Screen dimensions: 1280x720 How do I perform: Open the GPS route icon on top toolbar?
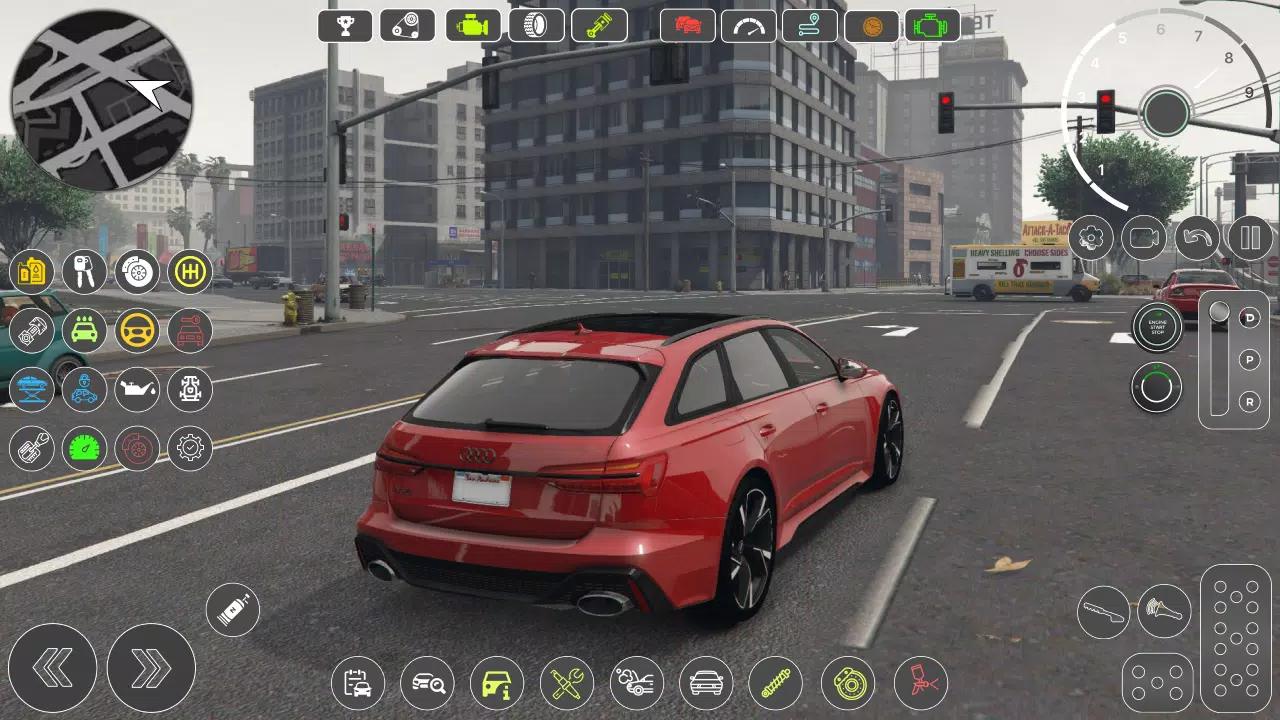coord(810,25)
